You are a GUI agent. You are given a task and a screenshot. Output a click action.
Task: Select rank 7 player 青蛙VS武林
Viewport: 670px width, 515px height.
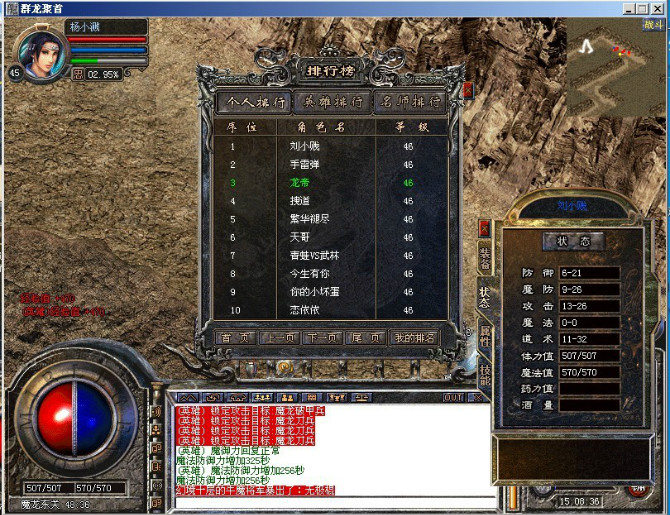click(308, 256)
